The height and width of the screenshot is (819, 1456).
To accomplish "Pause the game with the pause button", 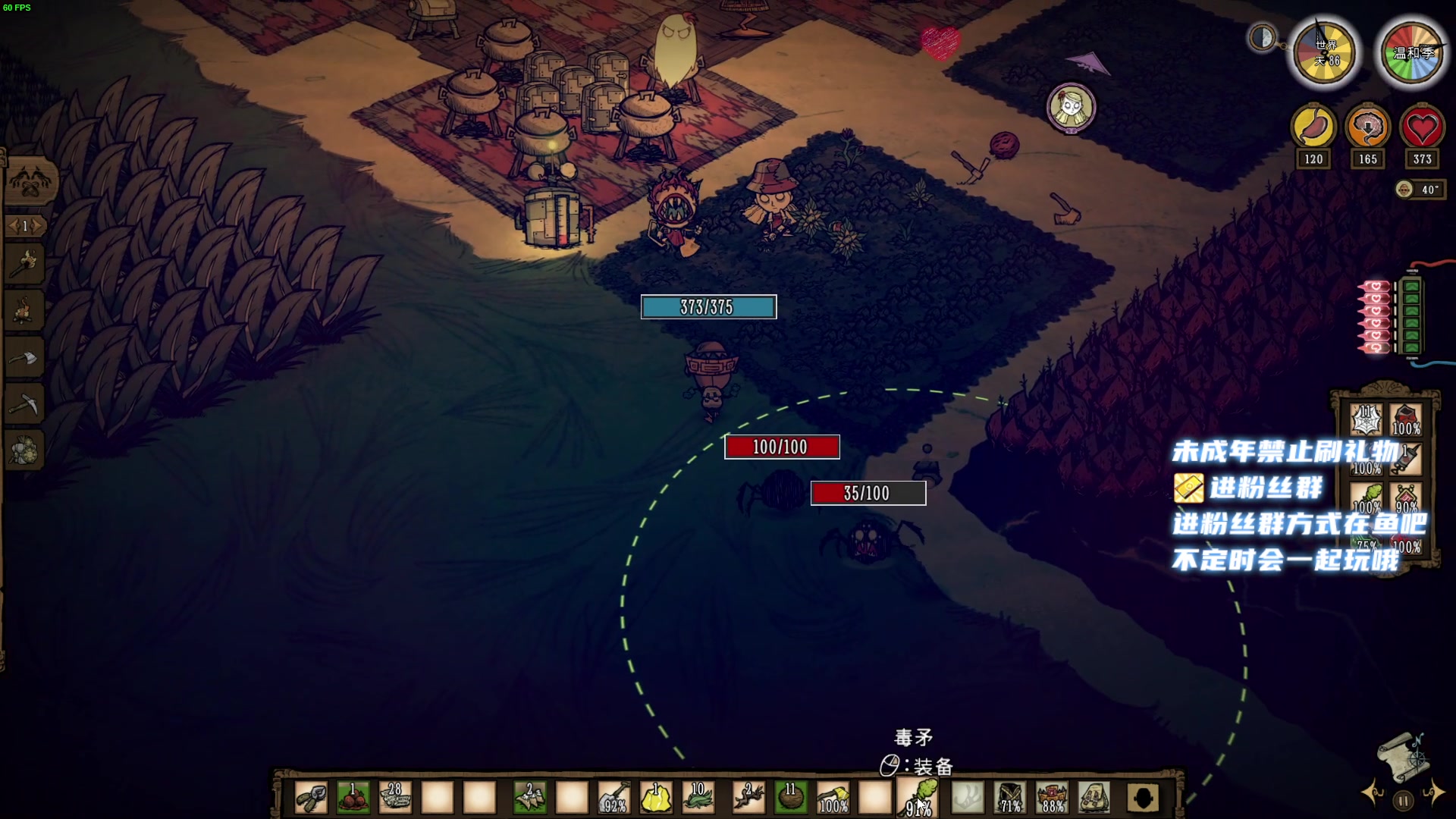I will pos(1403,801).
